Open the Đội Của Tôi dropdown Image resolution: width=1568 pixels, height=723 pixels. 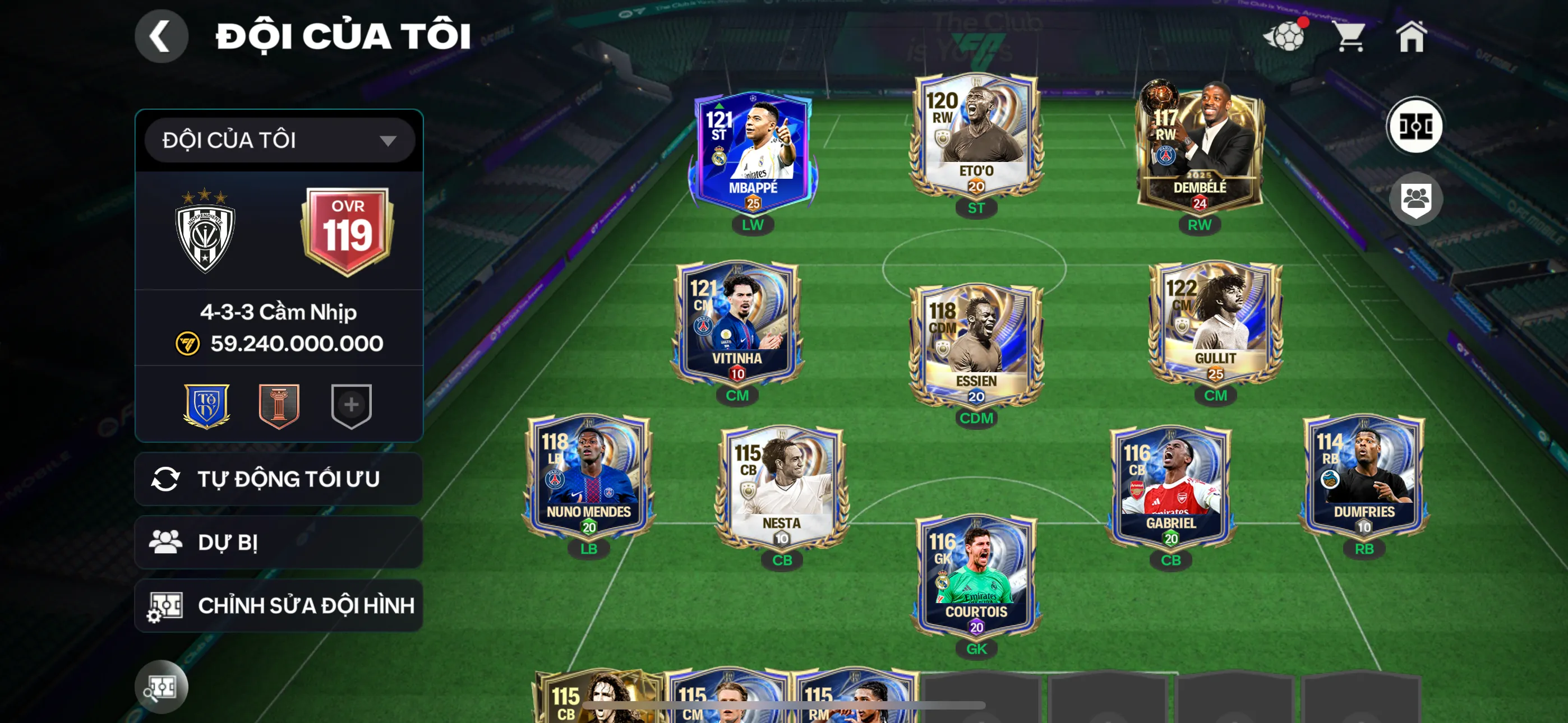pyautogui.click(x=279, y=141)
